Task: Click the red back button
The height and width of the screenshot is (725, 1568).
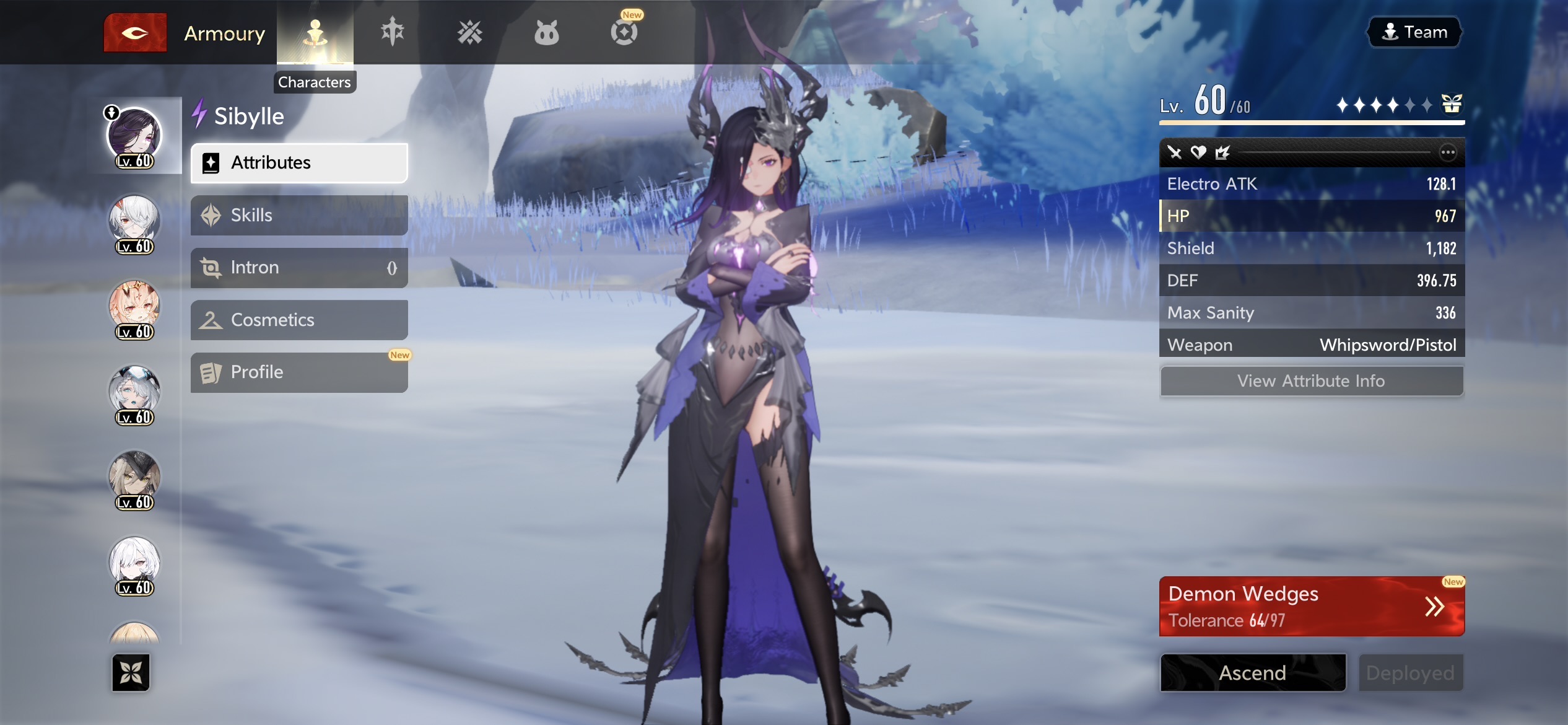Action: (135, 33)
